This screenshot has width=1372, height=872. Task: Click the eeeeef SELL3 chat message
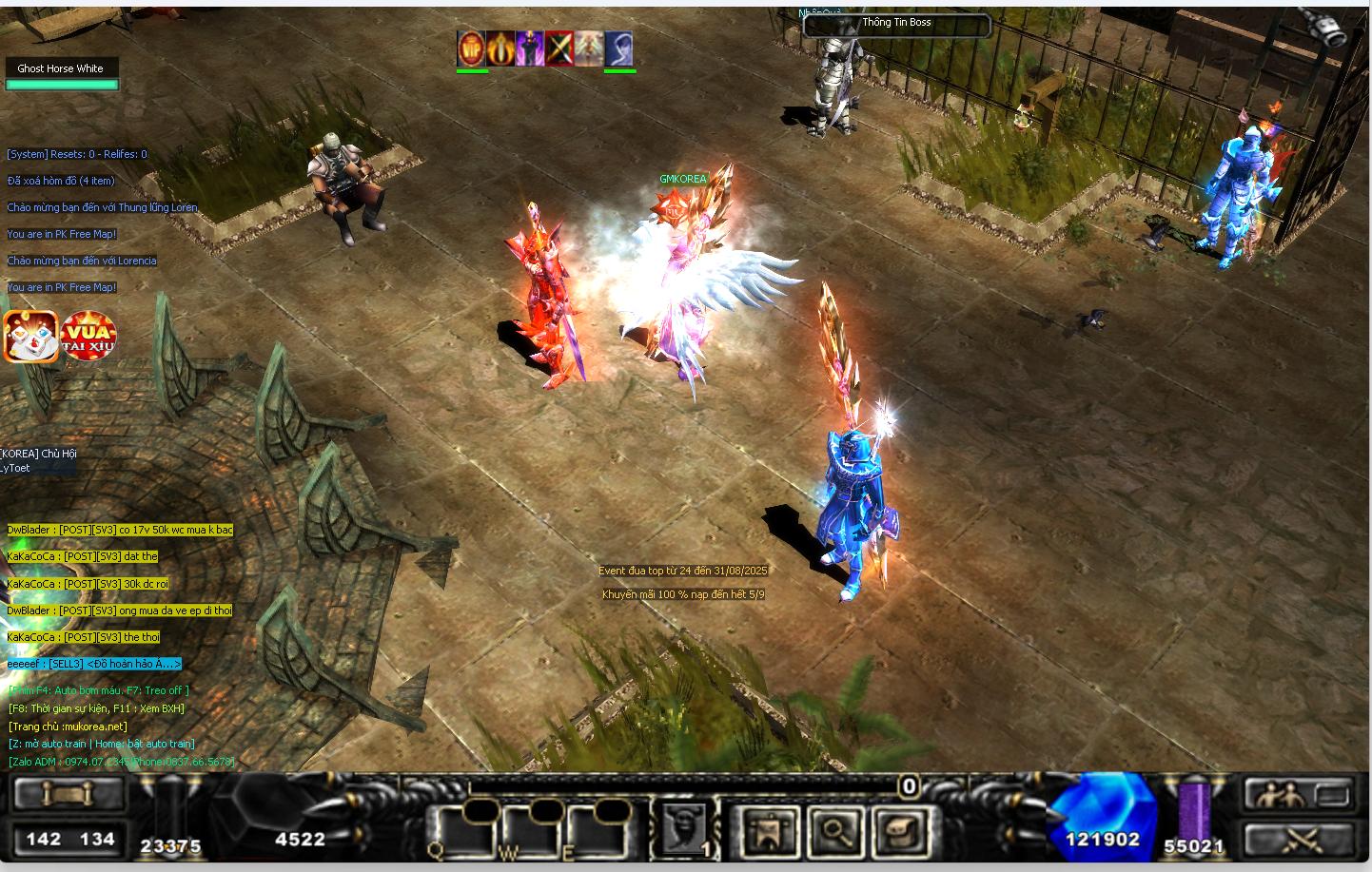tap(93, 664)
